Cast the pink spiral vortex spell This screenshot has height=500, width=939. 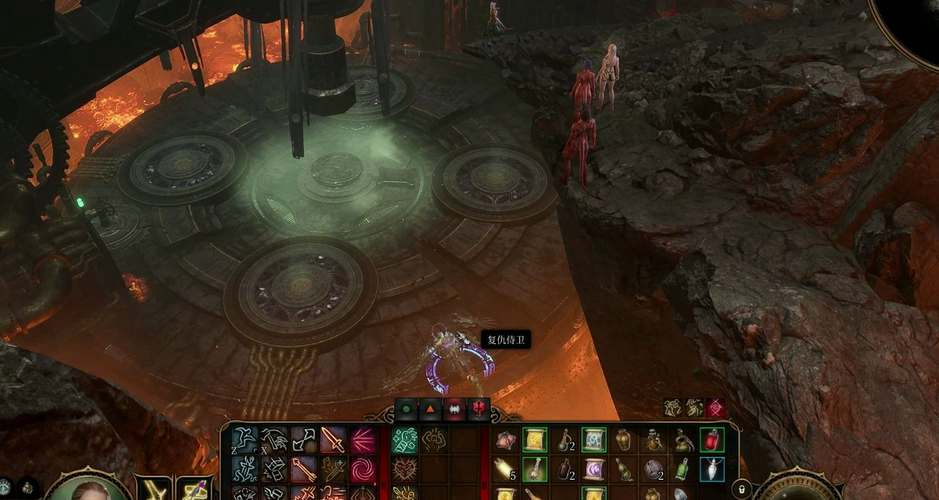click(x=362, y=468)
